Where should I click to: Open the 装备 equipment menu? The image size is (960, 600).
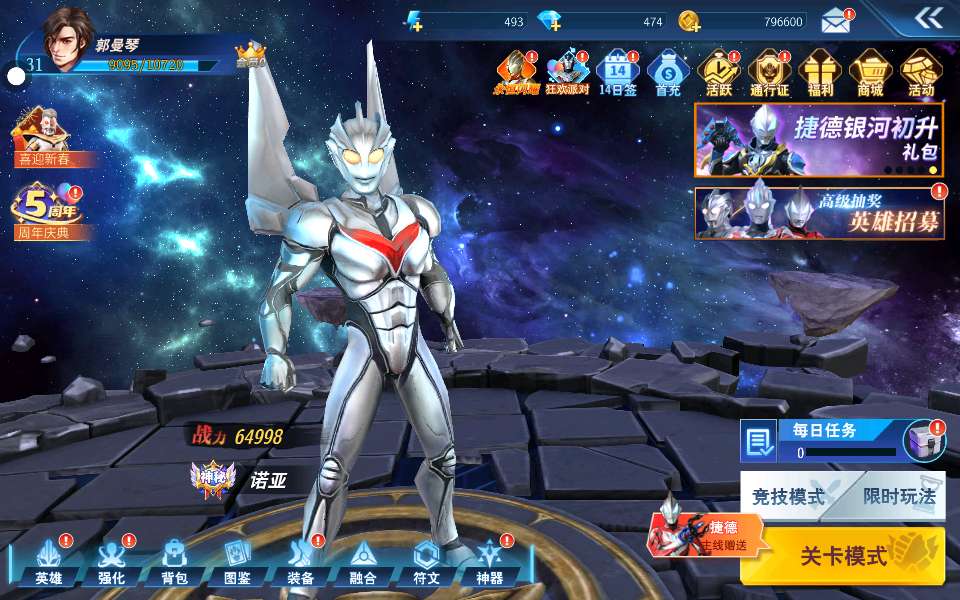point(300,564)
